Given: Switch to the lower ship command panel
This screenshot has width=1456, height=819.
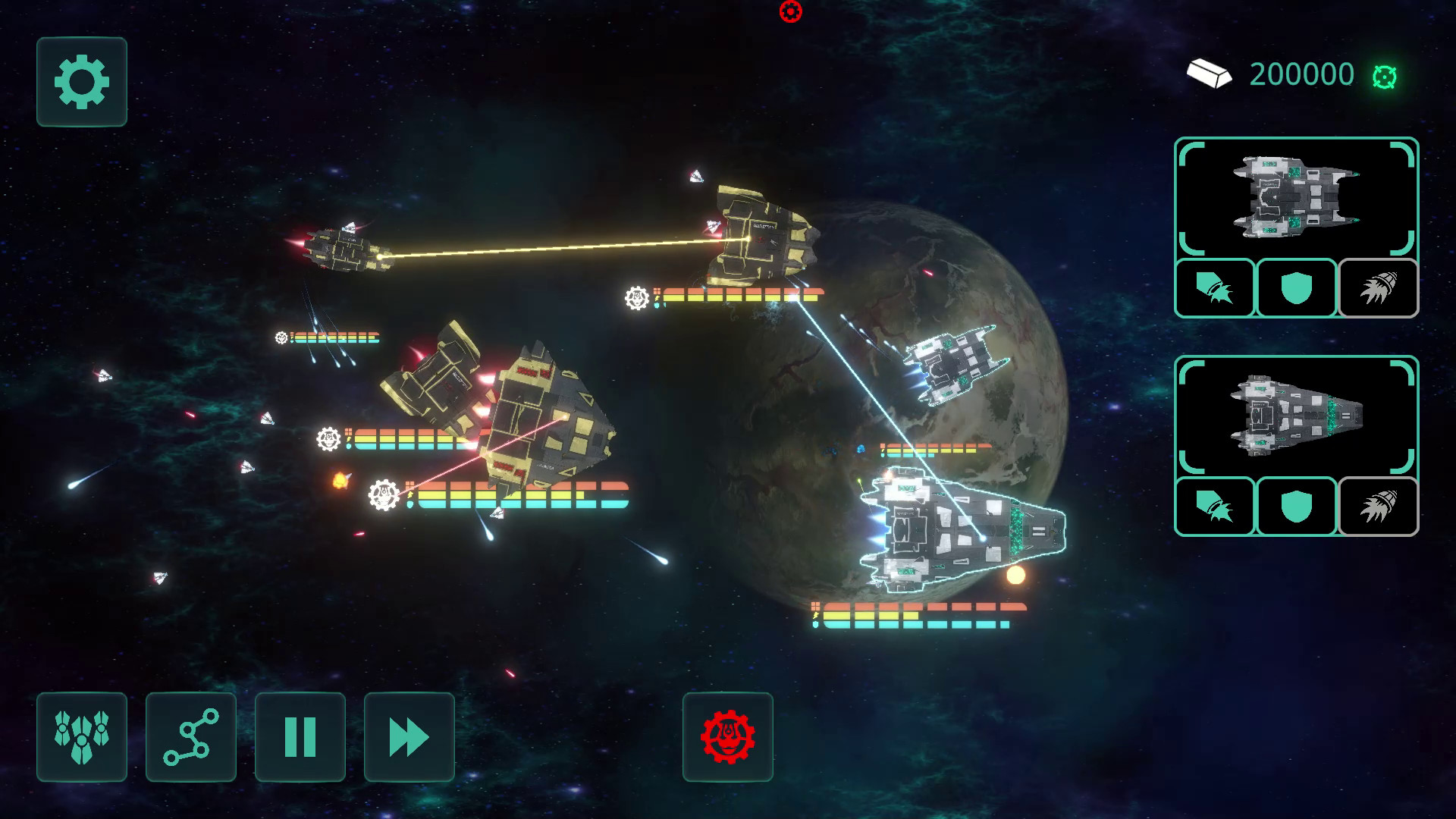Looking at the screenshot, I should [x=1295, y=416].
